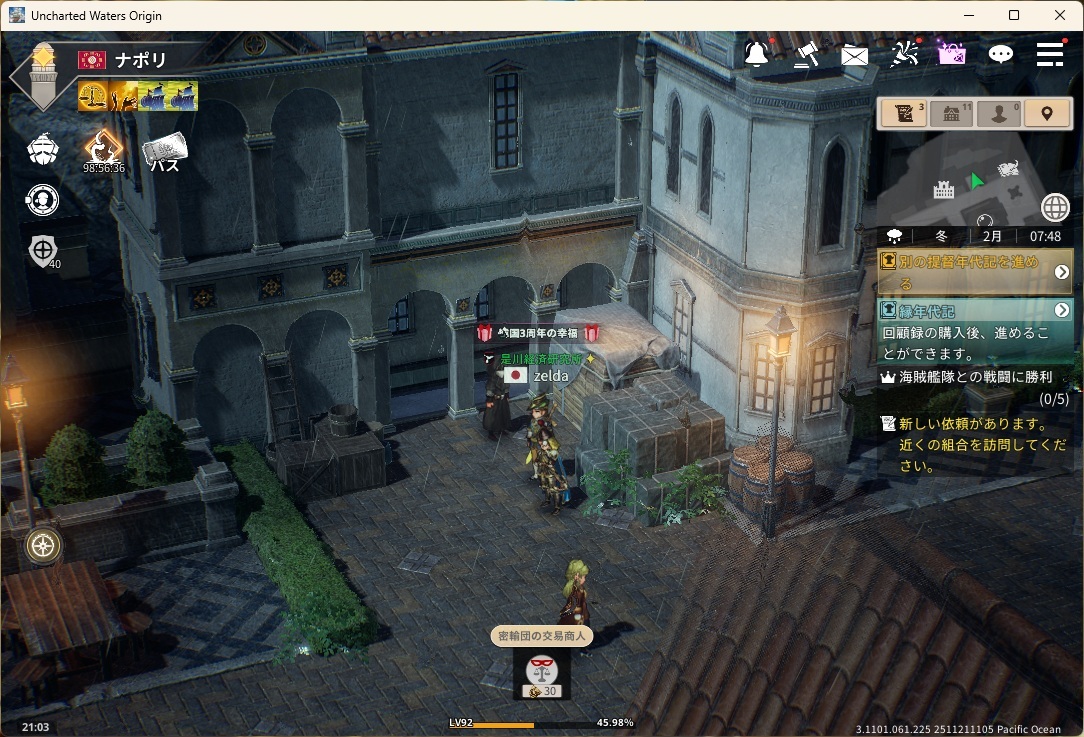Image resolution: width=1084 pixels, height=737 pixels.
Task: Open the ship icon on left side
Action: 42,150
